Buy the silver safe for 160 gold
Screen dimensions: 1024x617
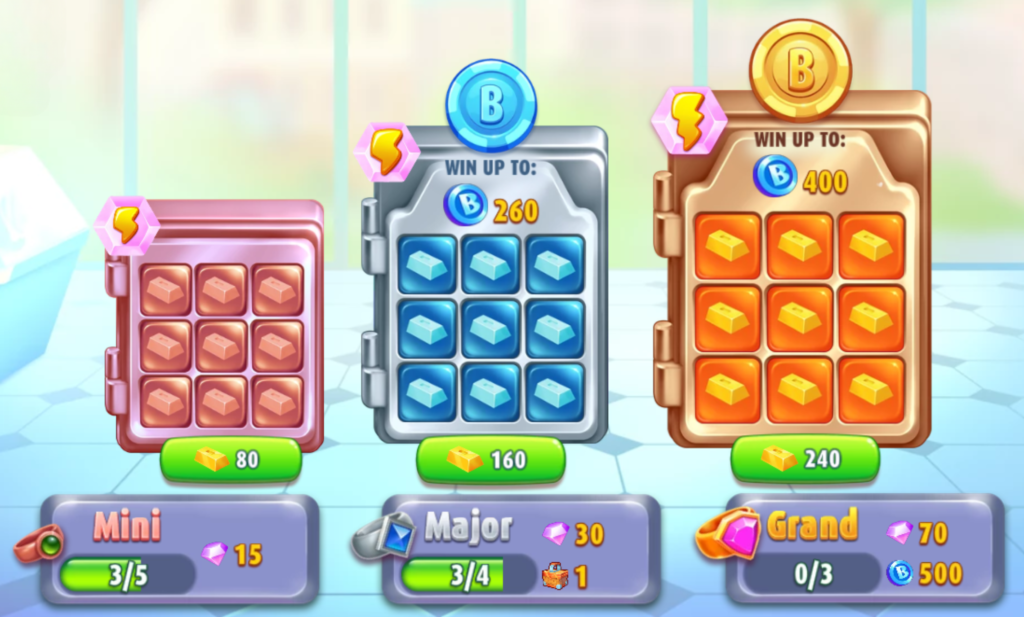490,460
